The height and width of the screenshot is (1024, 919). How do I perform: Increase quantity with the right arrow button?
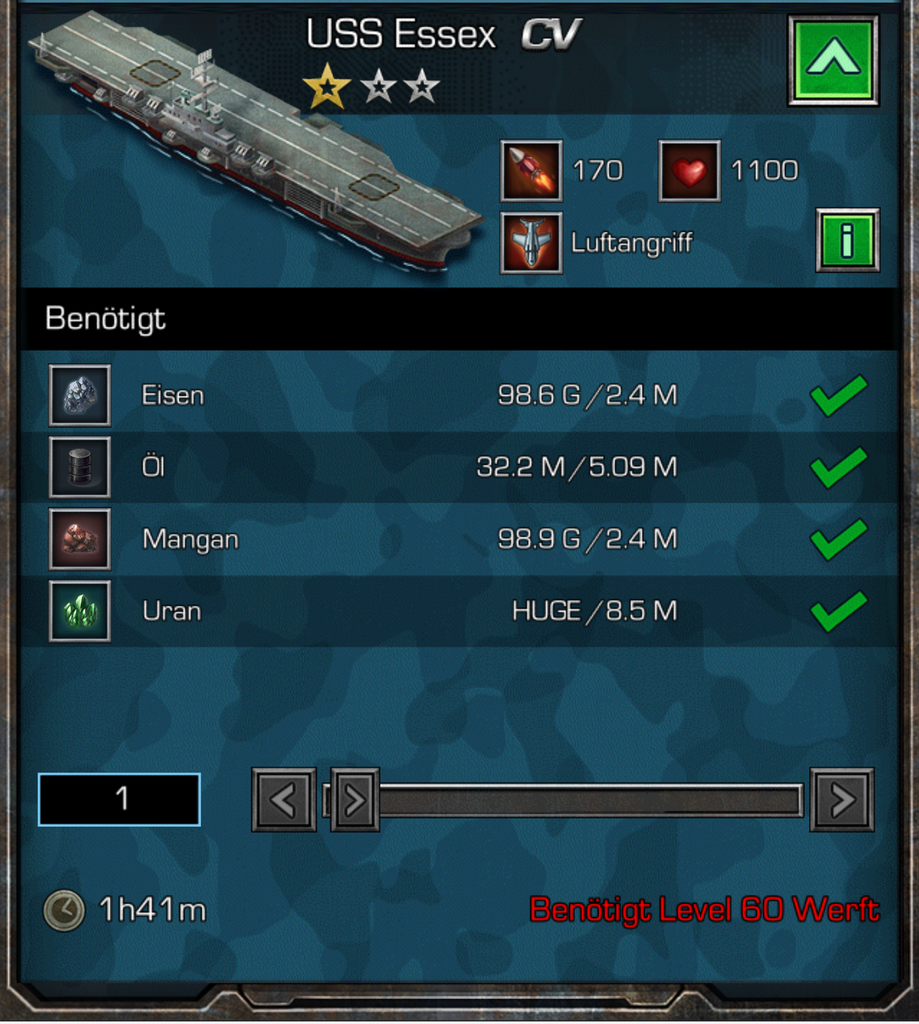click(x=842, y=799)
